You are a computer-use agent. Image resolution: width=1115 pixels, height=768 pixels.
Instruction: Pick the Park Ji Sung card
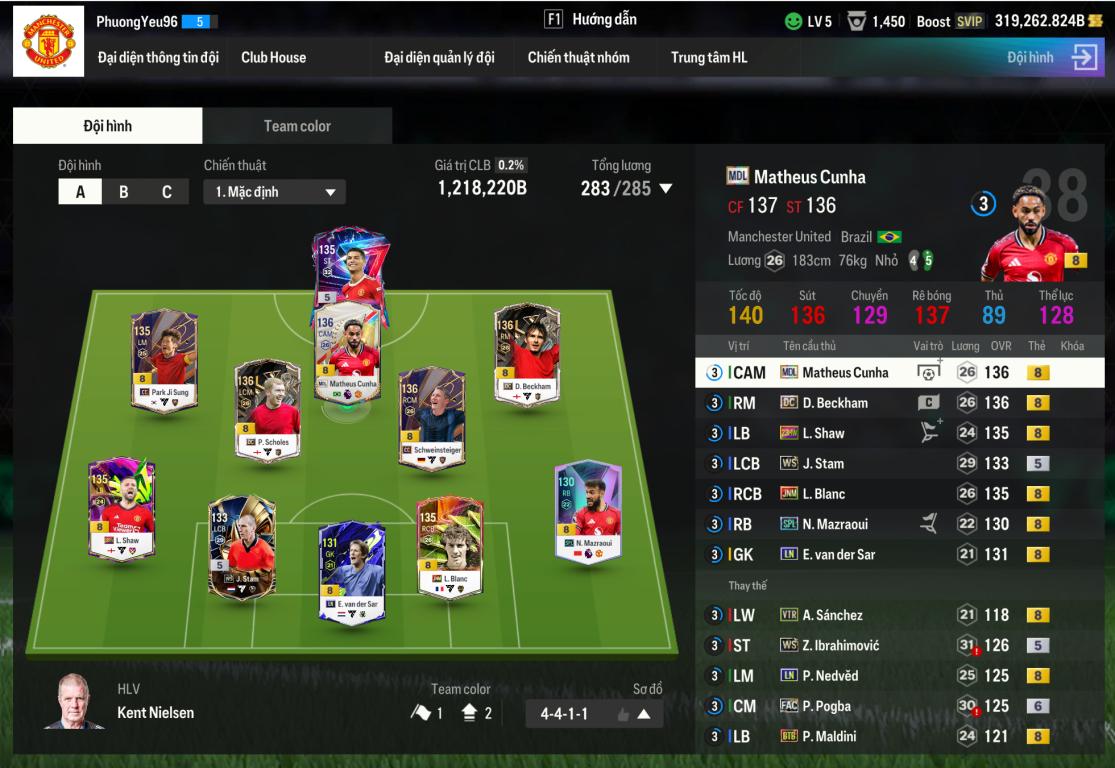point(165,360)
